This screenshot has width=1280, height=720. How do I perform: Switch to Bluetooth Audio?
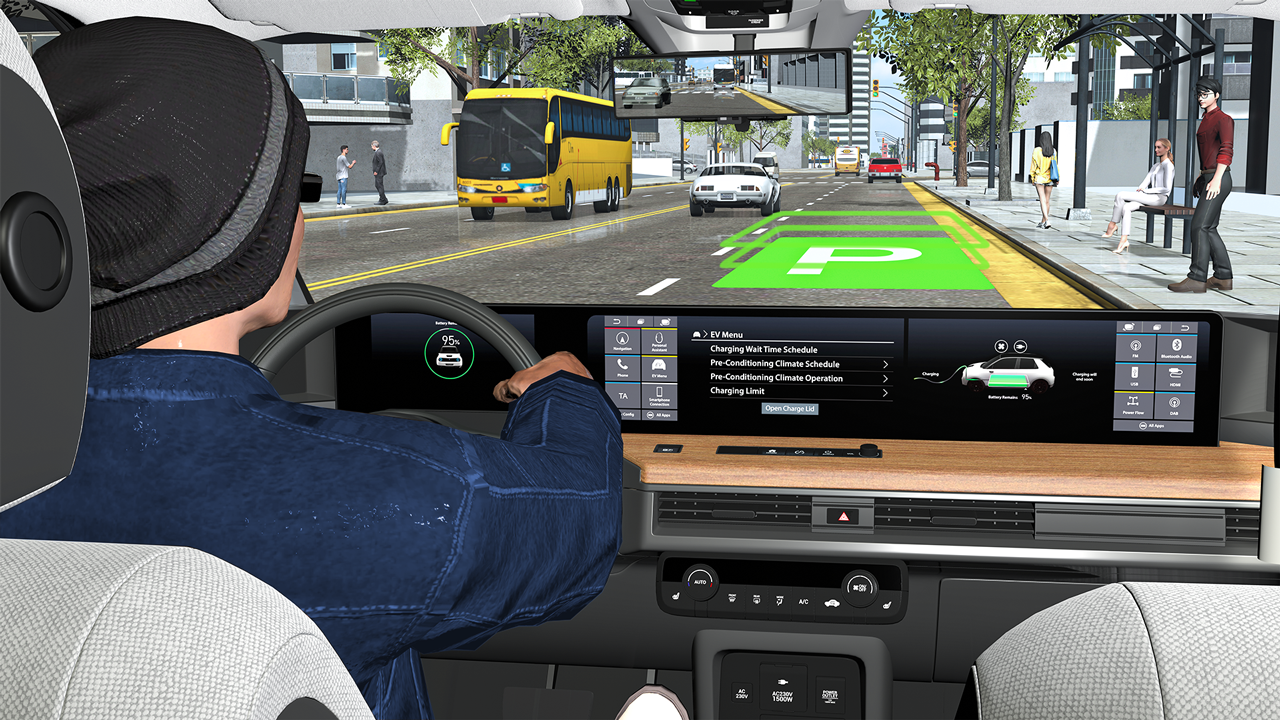click(x=1177, y=347)
